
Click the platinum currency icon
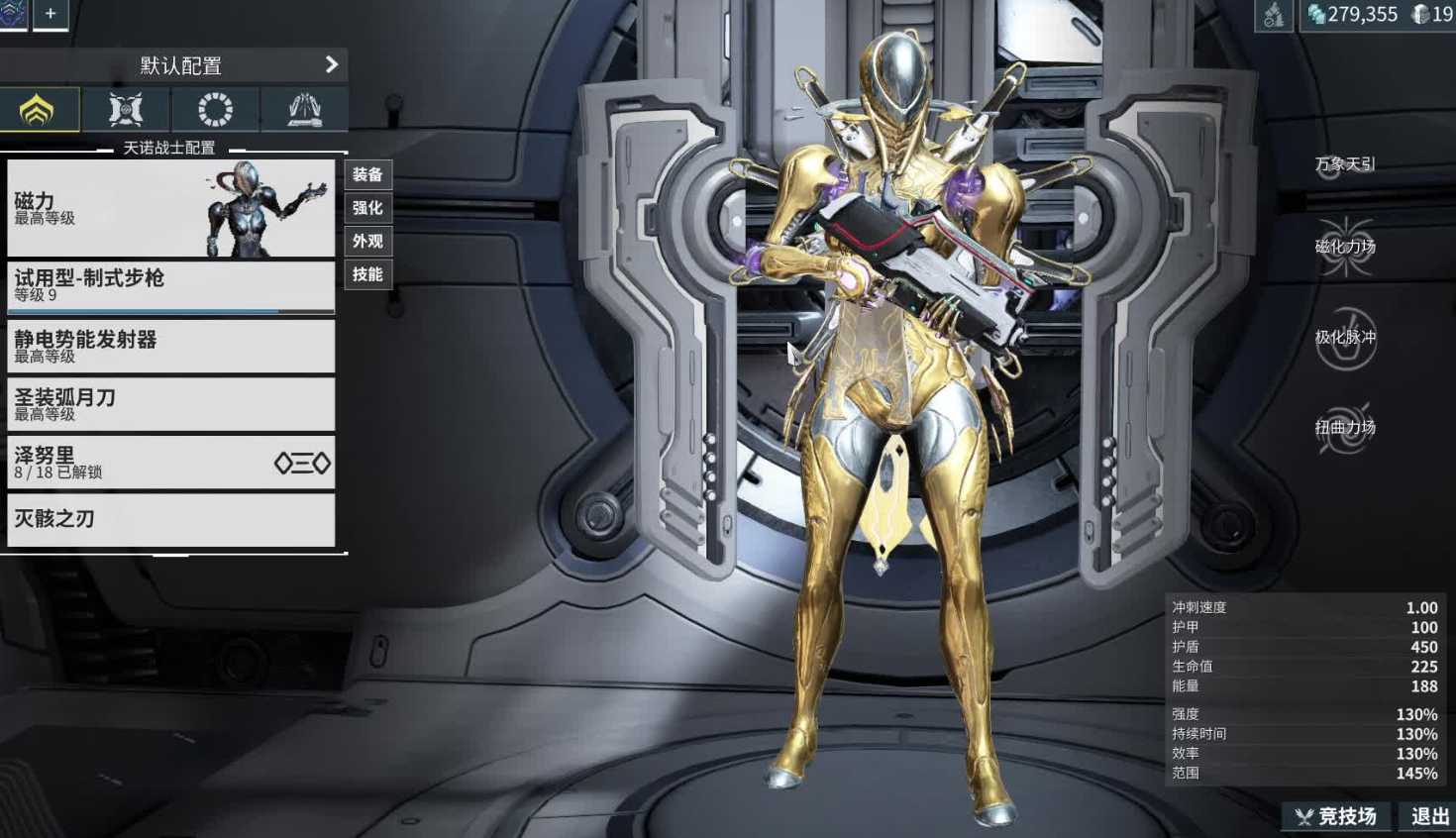[1418, 15]
